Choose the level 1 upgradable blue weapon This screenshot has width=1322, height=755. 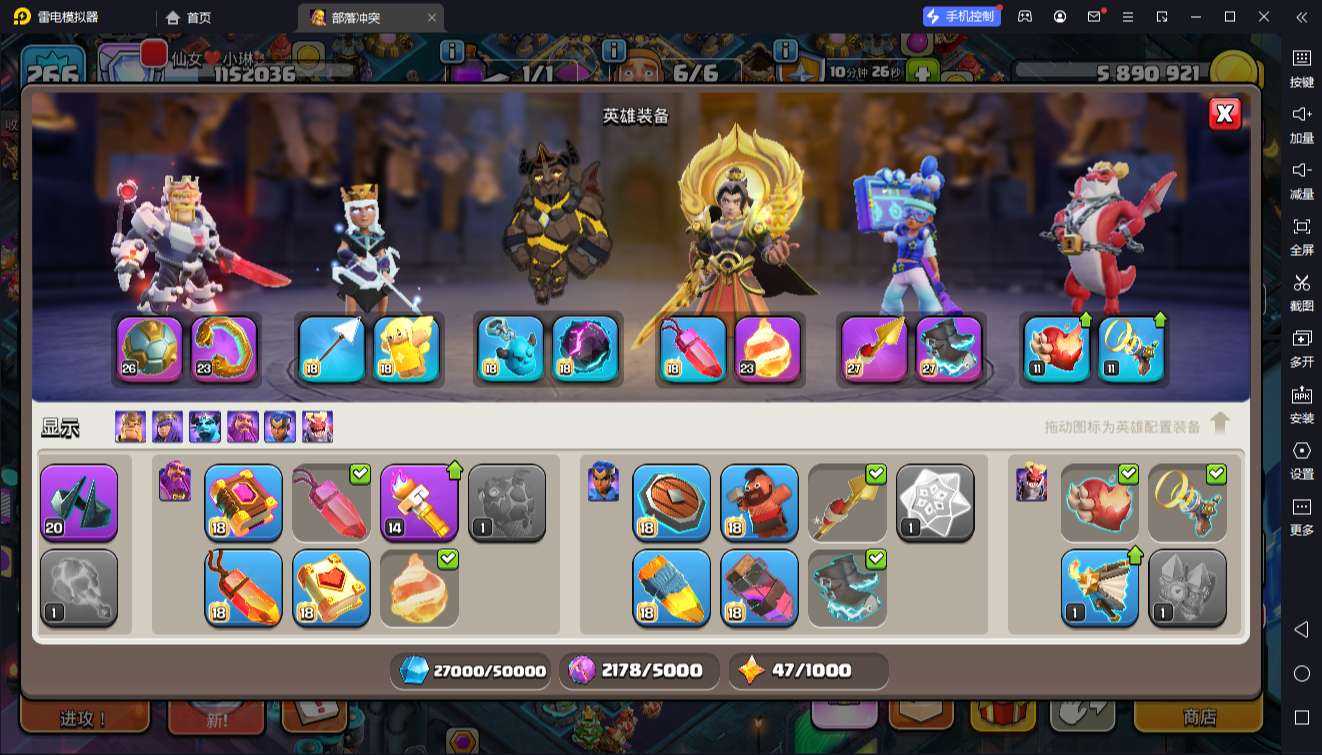coord(1099,587)
